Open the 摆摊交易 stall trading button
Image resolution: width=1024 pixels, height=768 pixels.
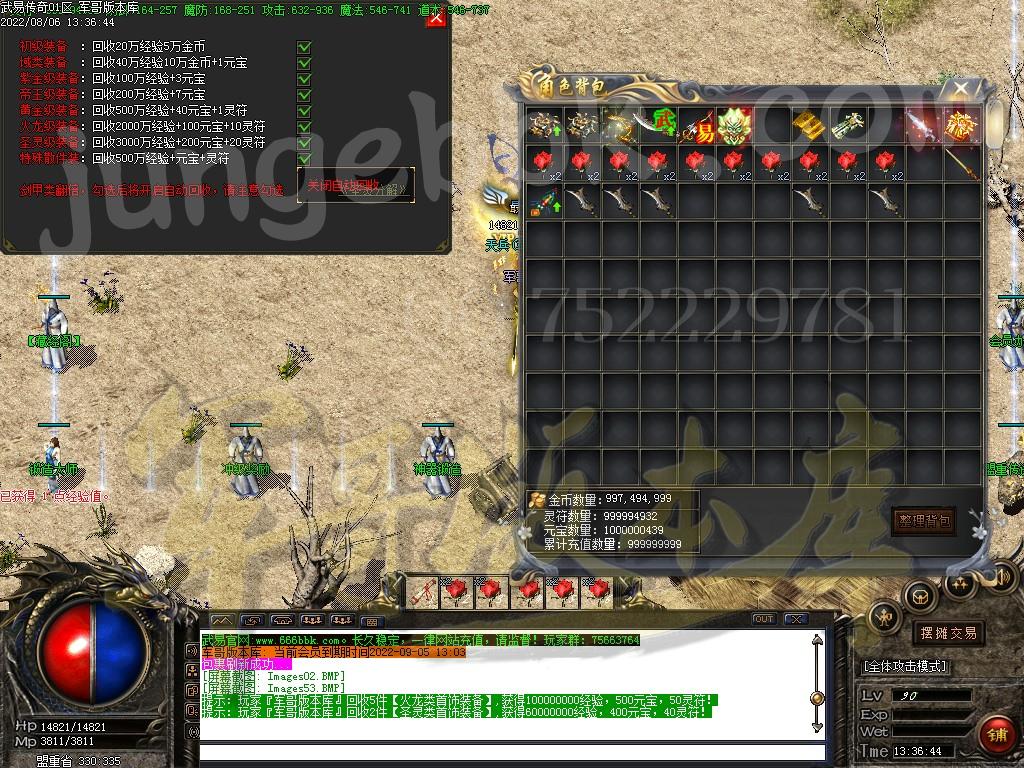(x=947, y=633)
